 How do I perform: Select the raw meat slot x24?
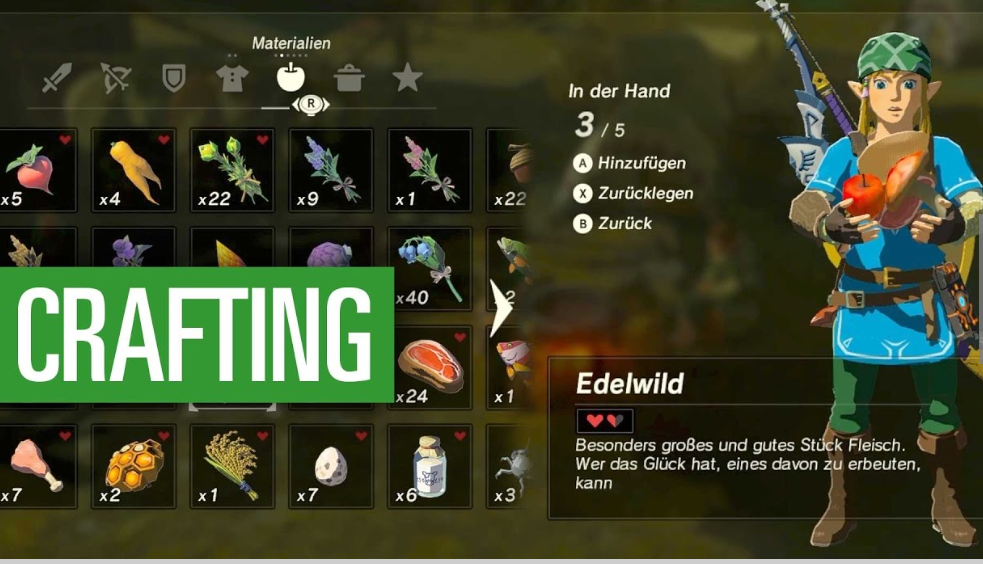pos(430,366)
